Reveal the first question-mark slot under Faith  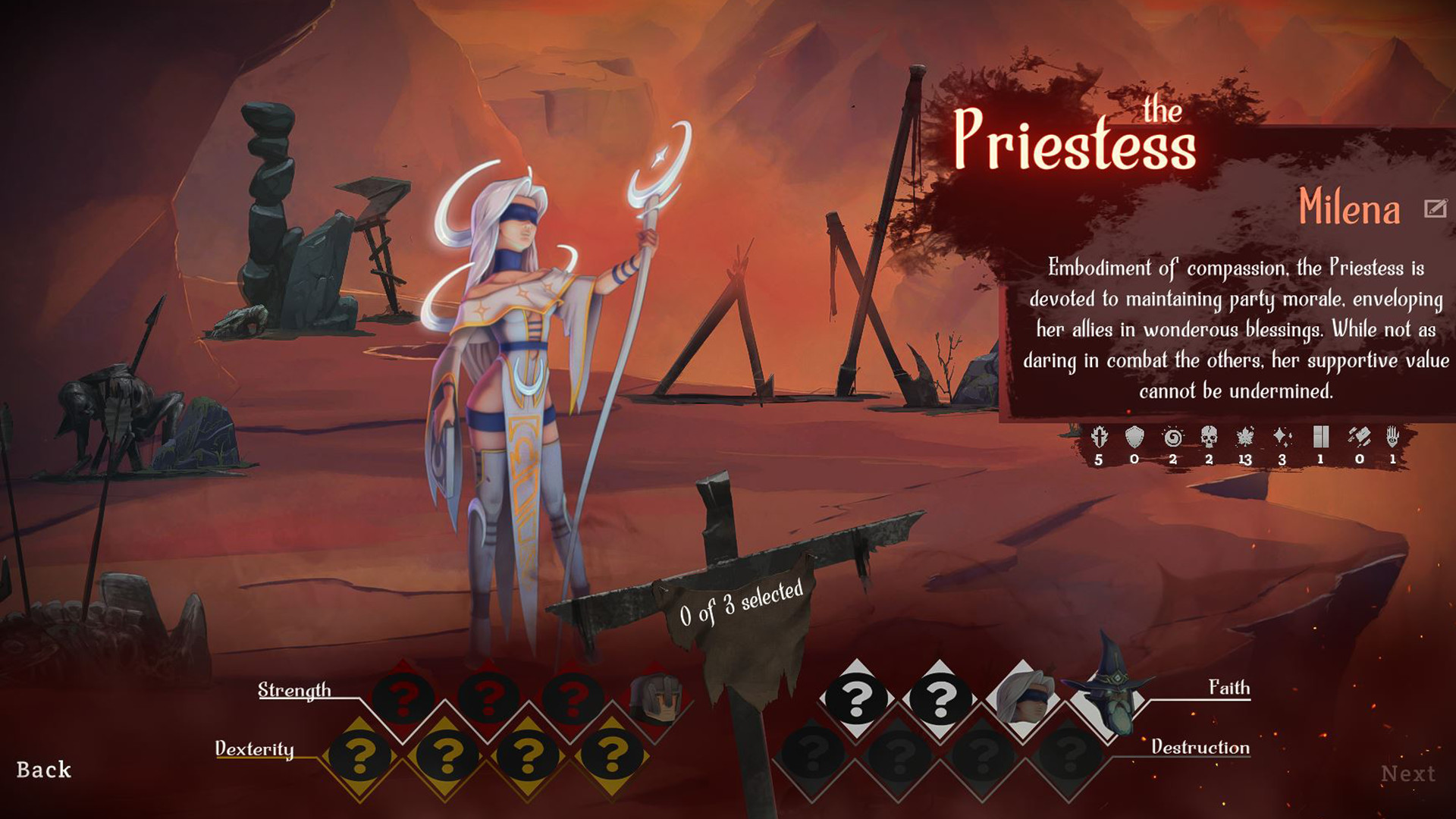click(855, 698)
